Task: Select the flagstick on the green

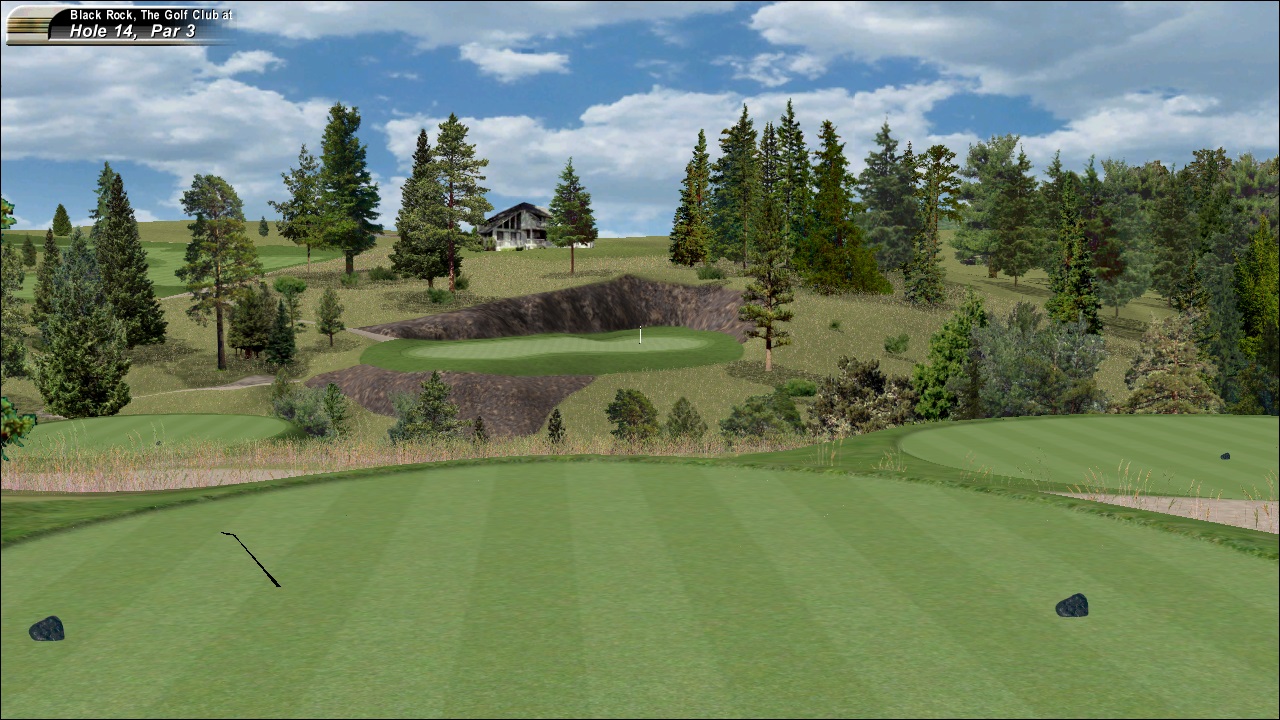Action: (640, 335)
